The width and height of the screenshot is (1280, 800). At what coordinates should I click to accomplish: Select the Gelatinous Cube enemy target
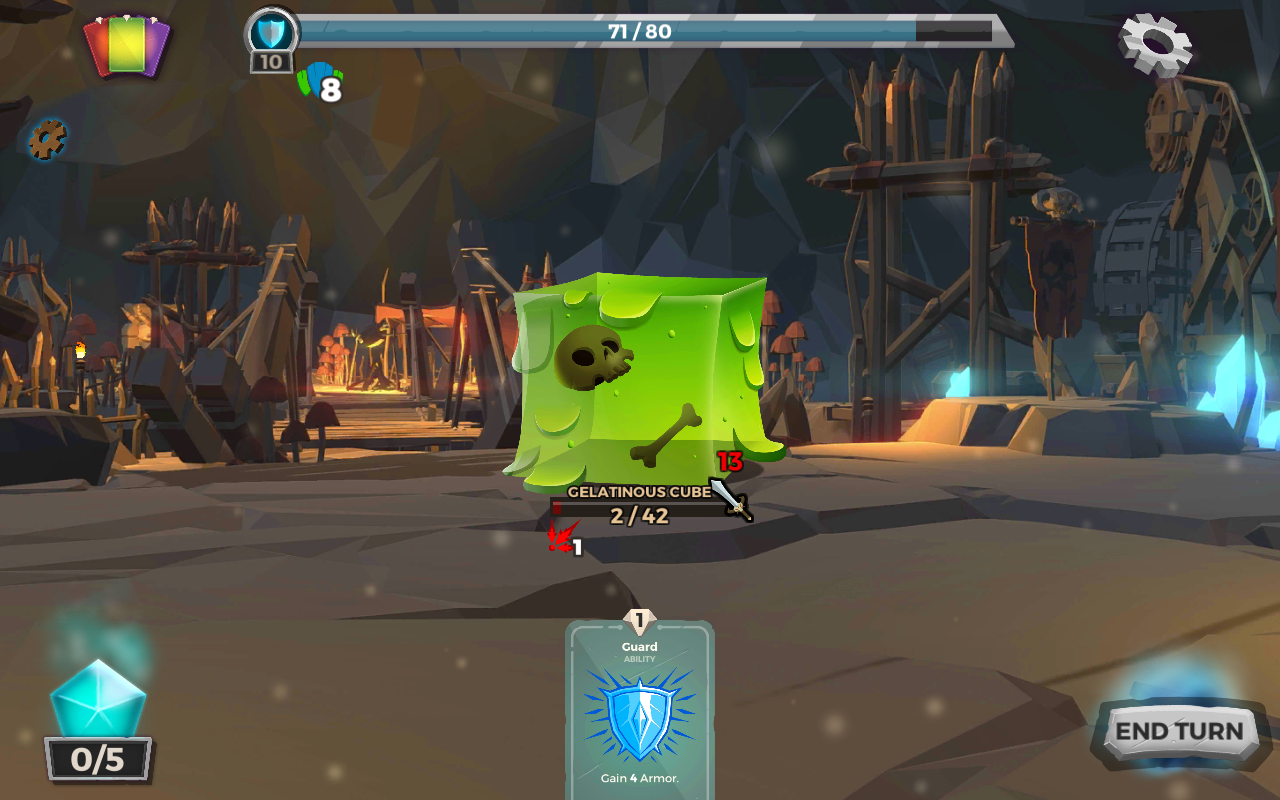click(x=640, y=380)
